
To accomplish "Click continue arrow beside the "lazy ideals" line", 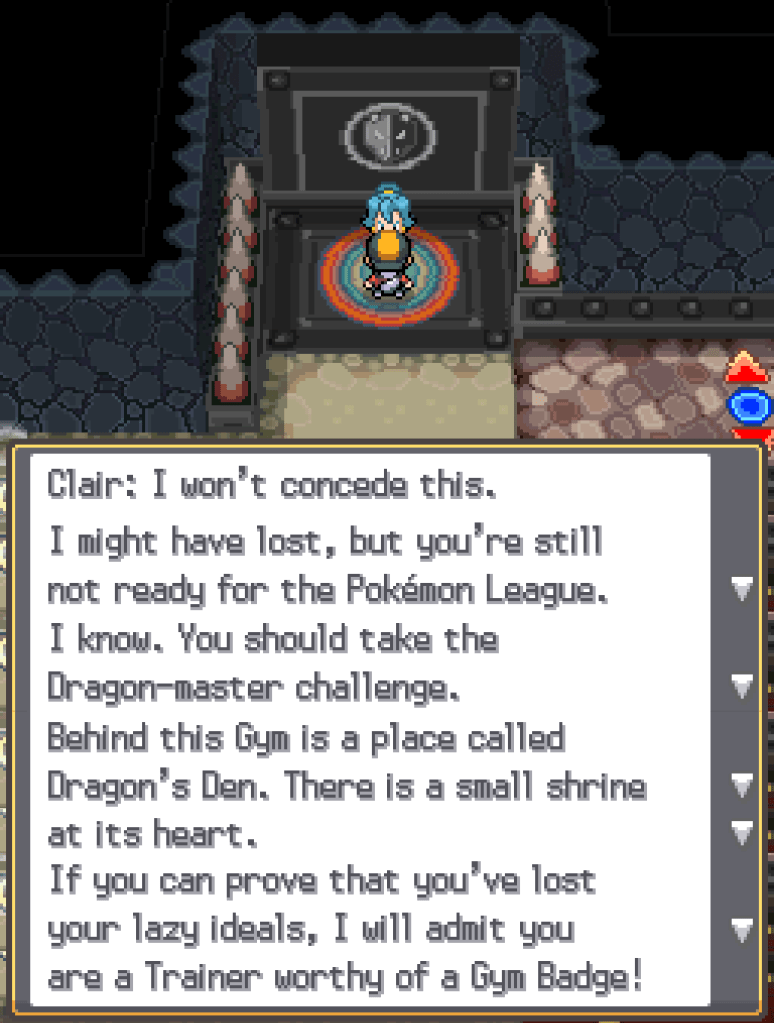I will tap(741, 930).
